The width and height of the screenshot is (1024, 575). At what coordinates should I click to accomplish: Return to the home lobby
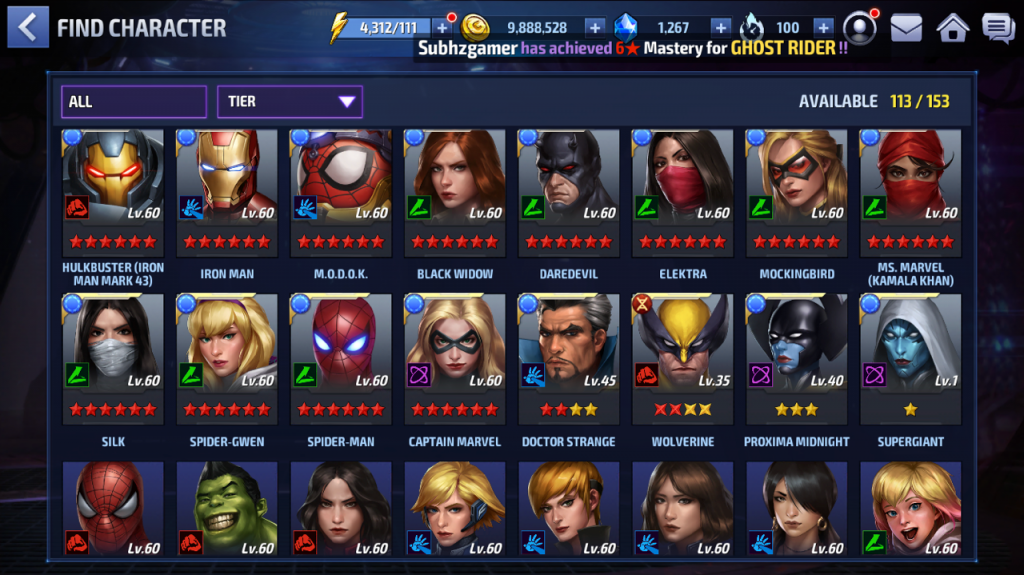pyautogui.click(x=952, y=28)
